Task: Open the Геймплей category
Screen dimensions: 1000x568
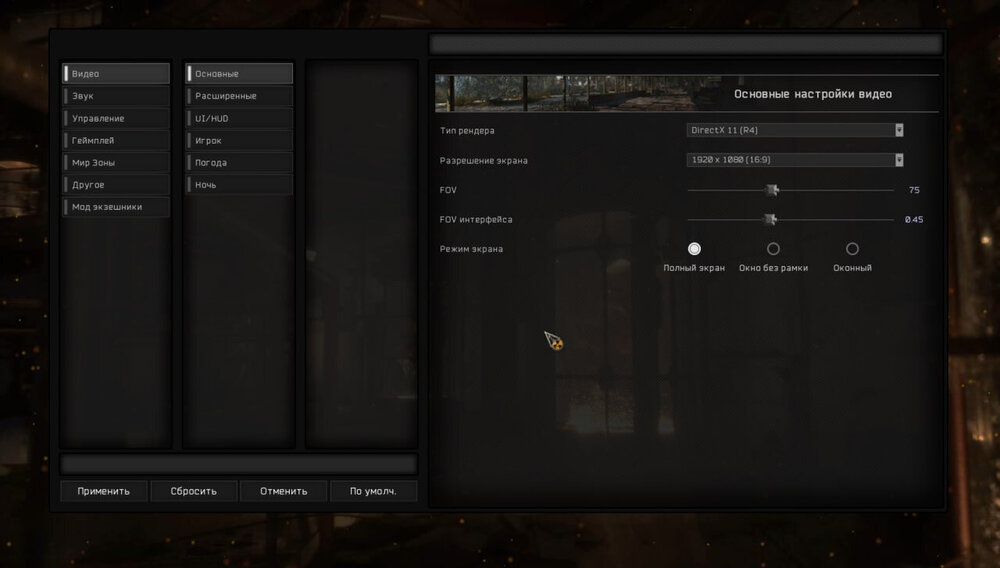Action: (116, 141)
